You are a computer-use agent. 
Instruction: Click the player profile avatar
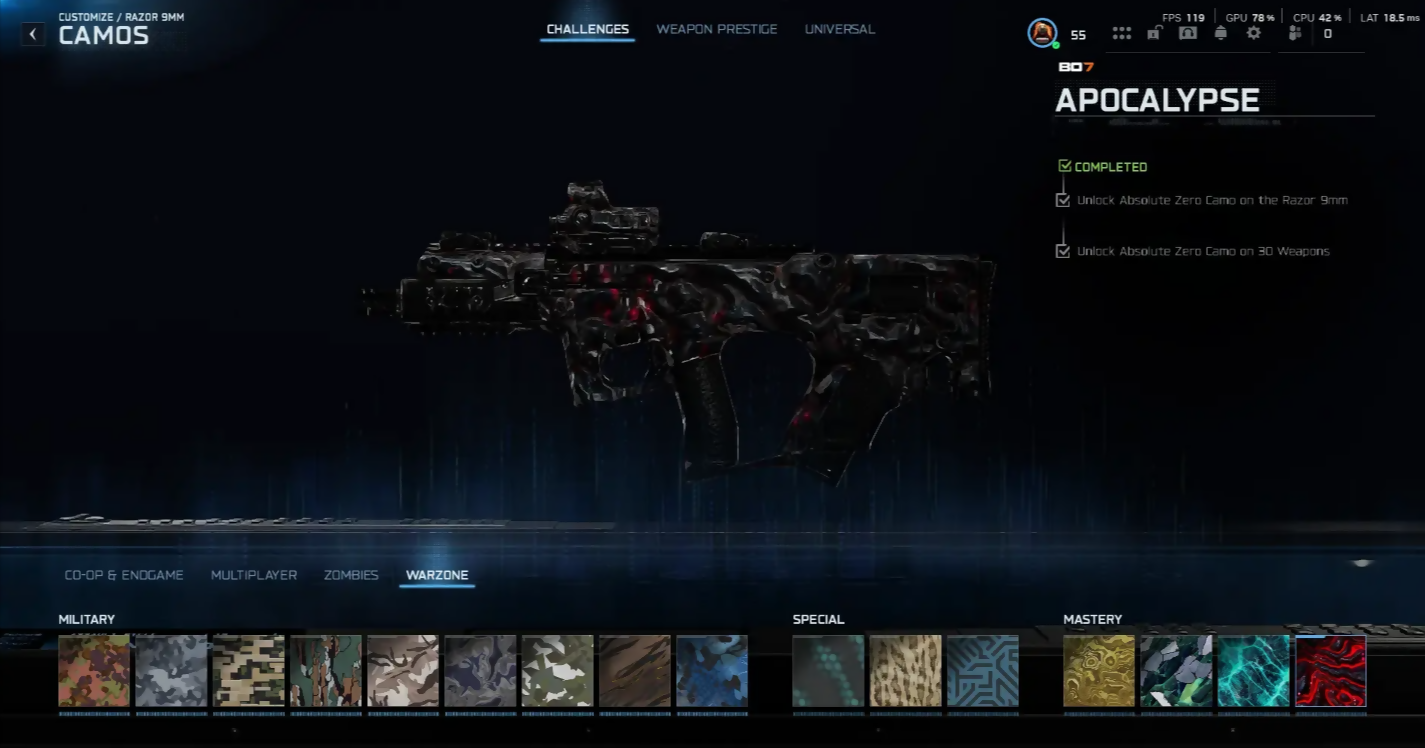coord(1042,33)
